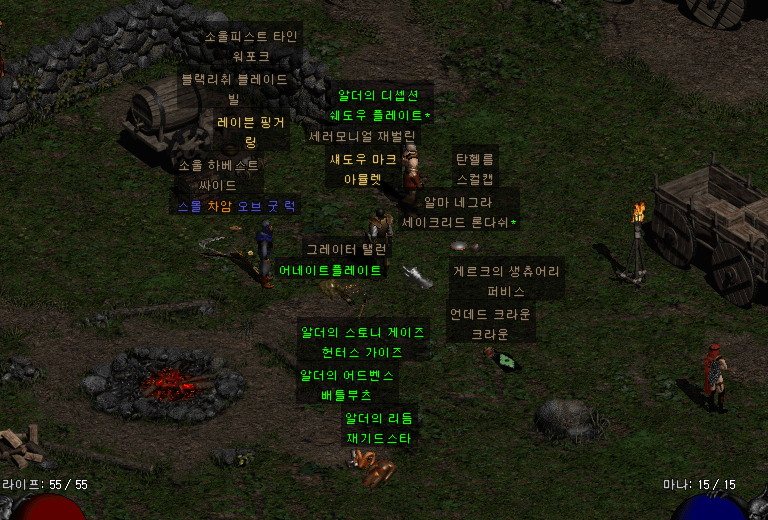Viewport: 768px width, 520px height.
Task: Choose the 알더의 스토니 게이즈 헌터스 가이즈 label
Action: (362, 342)
